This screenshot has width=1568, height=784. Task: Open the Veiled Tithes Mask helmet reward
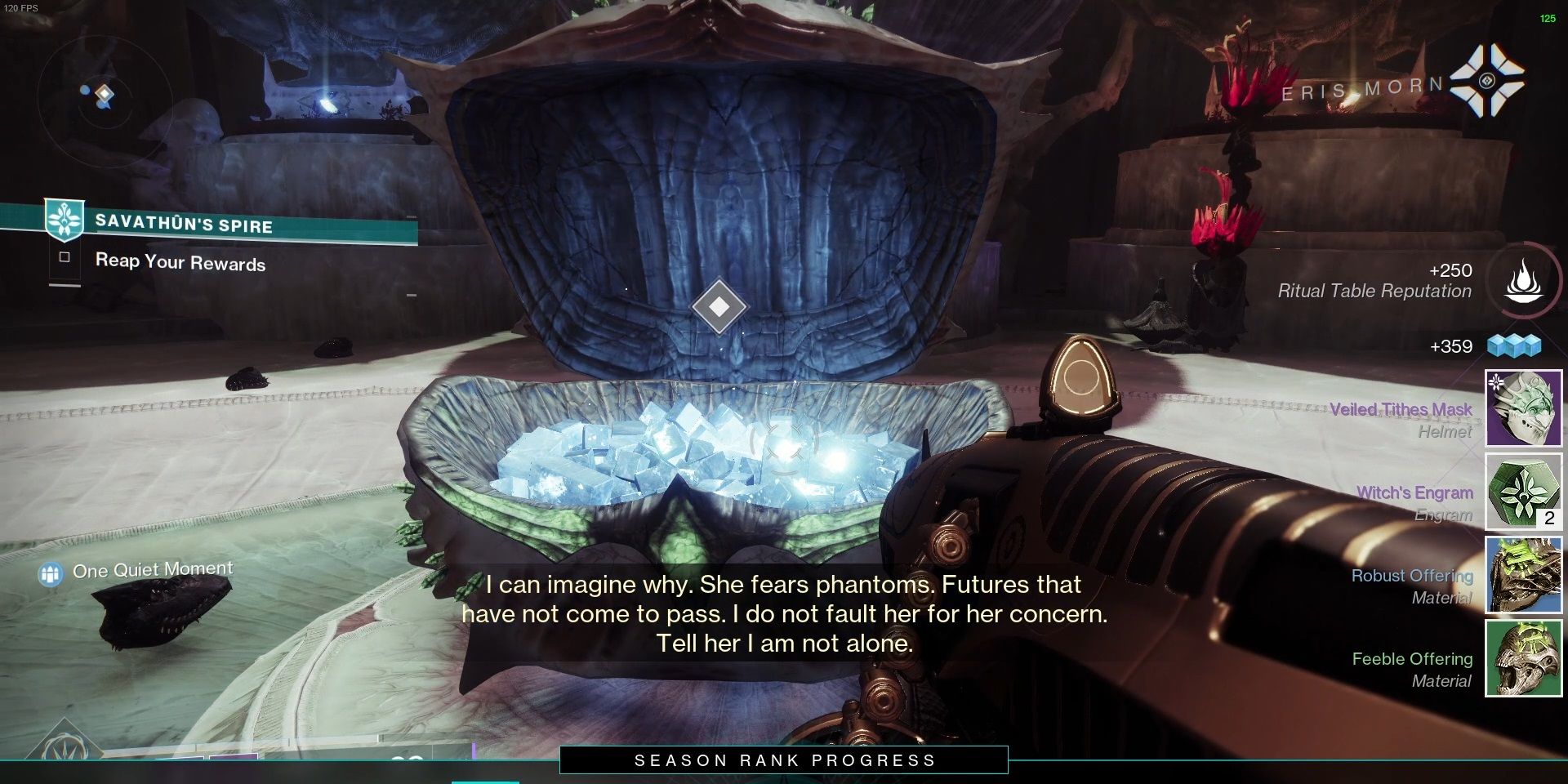click(1522, 408)
